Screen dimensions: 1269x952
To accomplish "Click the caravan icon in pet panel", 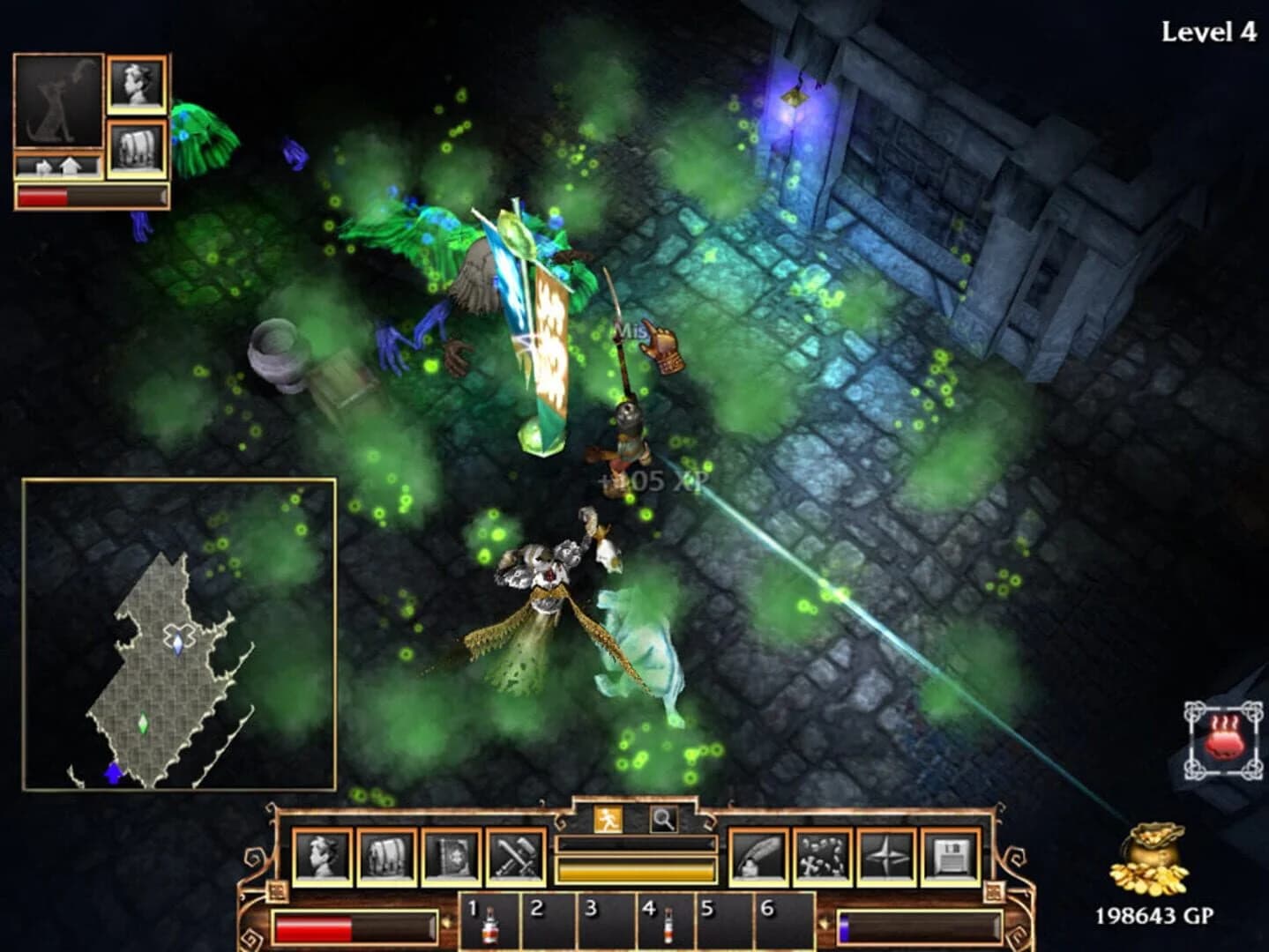I will pyautogui.click(x=139, y=147).
